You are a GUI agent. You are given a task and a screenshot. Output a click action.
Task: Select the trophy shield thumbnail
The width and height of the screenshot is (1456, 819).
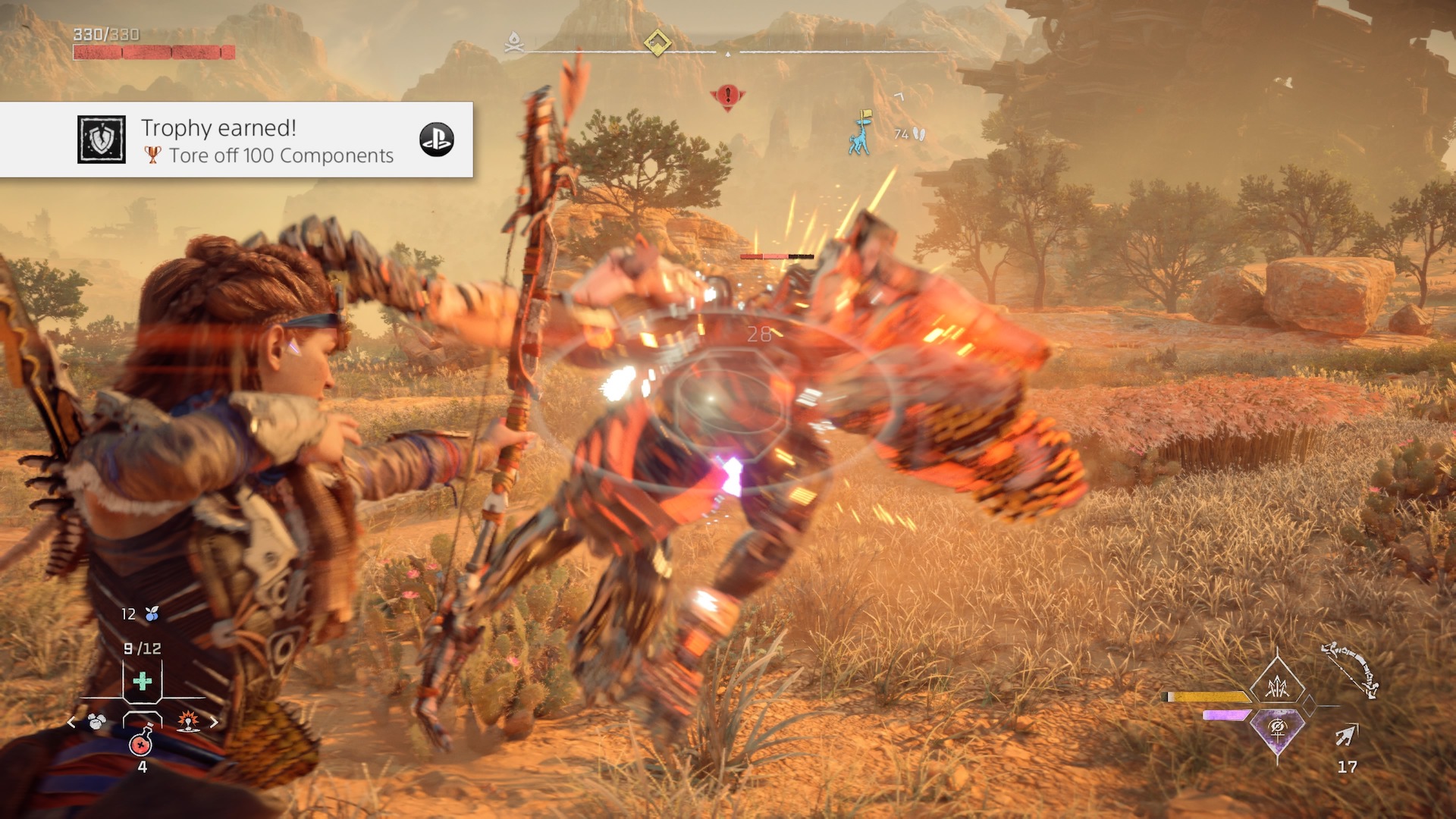click(x=102, y=140)
